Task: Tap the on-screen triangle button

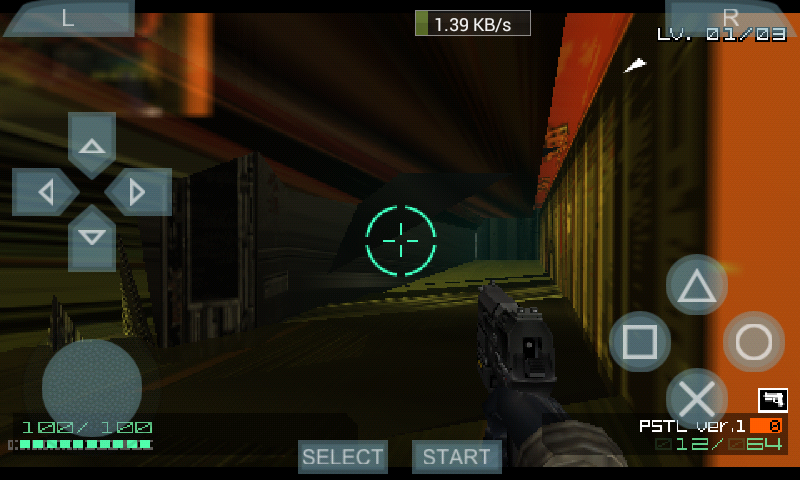Action: coord(697,286)
